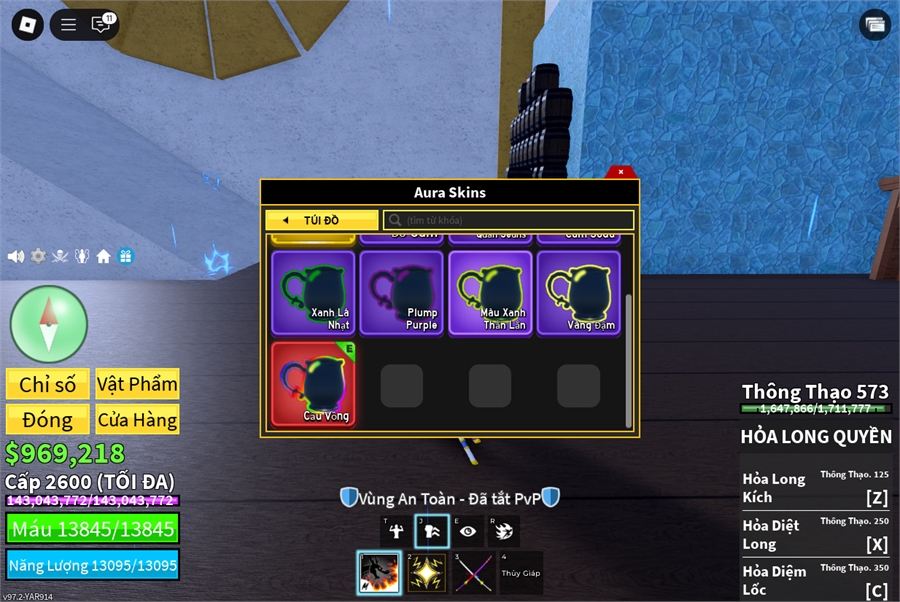This screenshot has width=900, height=602.
Task: Click the aura skin search field
Action: [x=510, y=220]
